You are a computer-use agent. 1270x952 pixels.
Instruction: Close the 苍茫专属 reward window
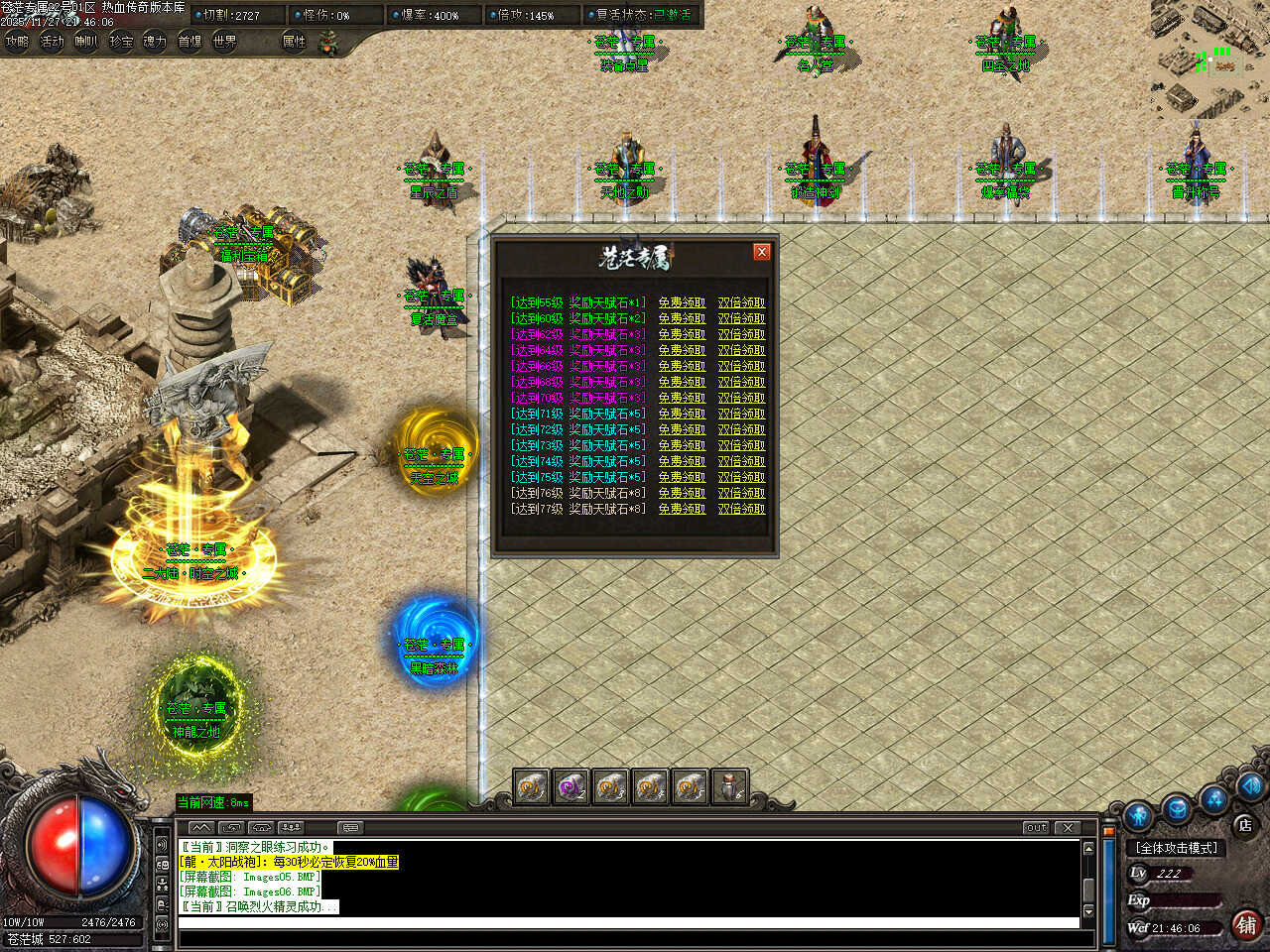click(762, 252)
